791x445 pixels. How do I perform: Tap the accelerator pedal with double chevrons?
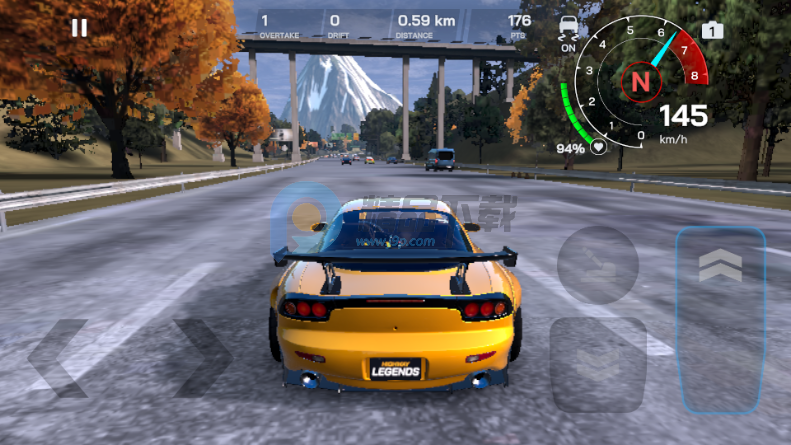tap(720, 320)
